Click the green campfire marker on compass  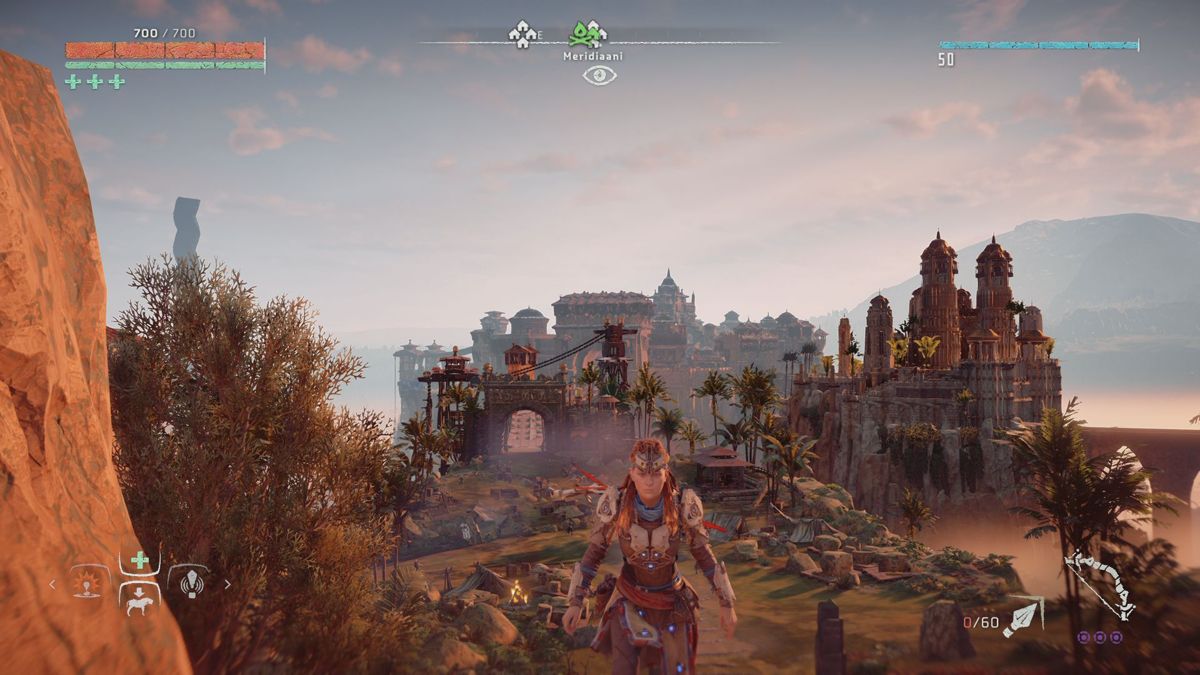tap(588, 35)
